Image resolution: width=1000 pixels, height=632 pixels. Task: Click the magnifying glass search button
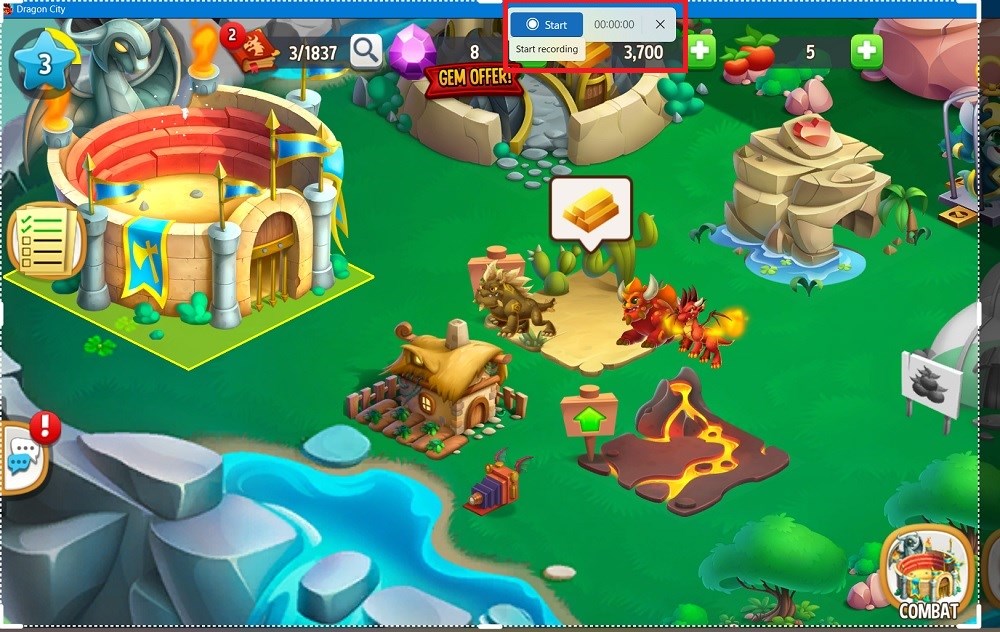366,50
